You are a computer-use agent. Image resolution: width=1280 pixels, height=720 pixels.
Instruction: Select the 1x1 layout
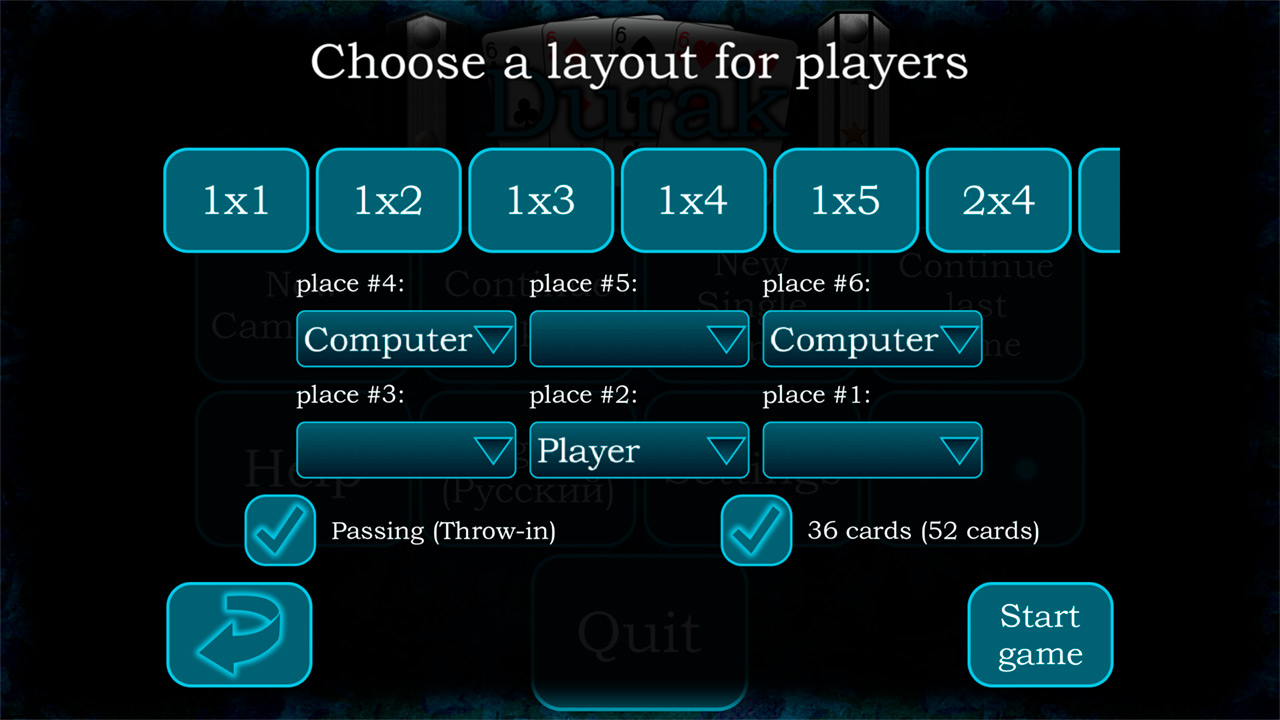point(236,200)
